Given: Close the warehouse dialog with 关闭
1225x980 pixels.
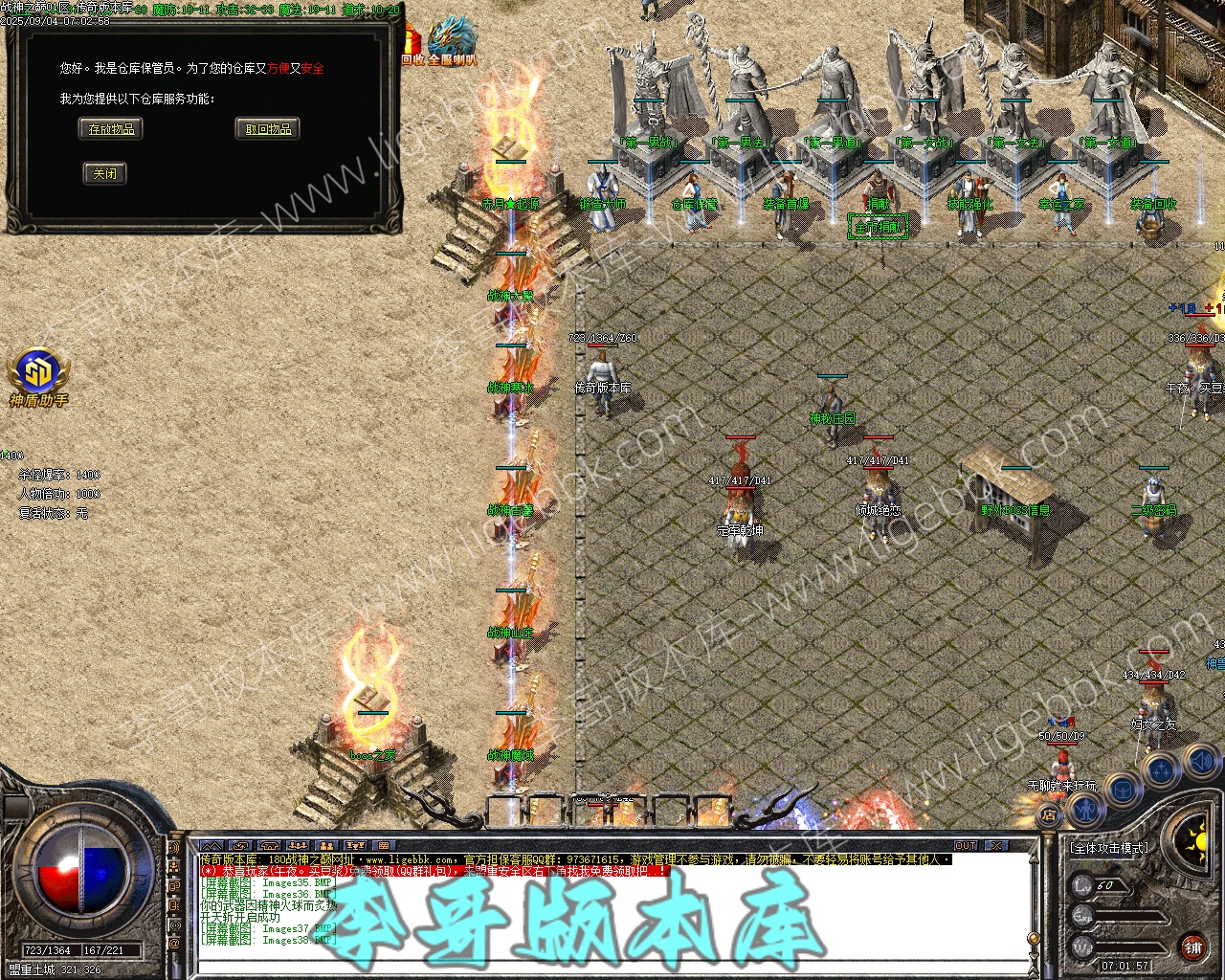Looking at the screenshot, I should tap(104, 173).
